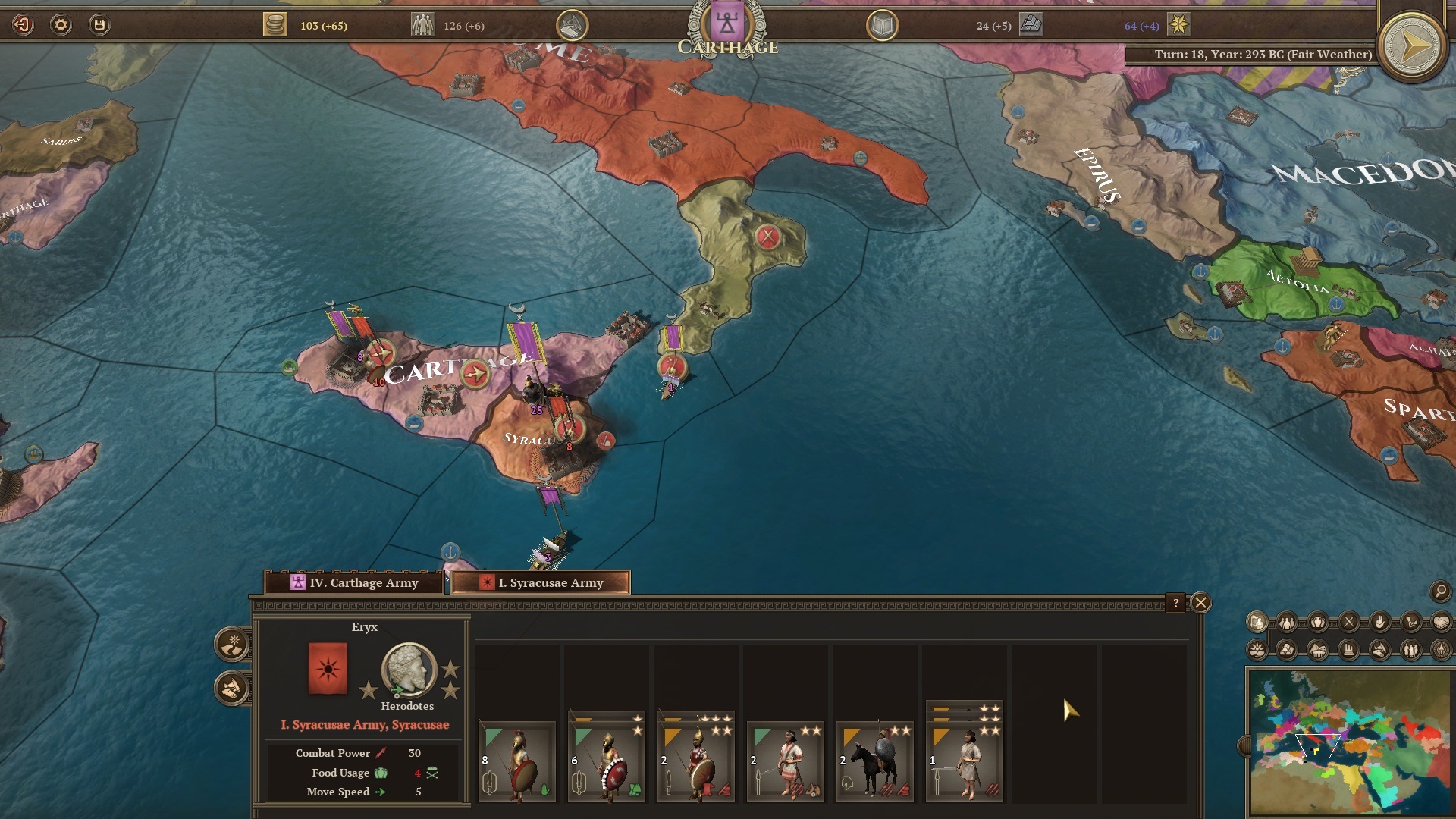Click the Carthage faction emblem at top center
This screenshot has width=1456, height=819.
point(726,21)
